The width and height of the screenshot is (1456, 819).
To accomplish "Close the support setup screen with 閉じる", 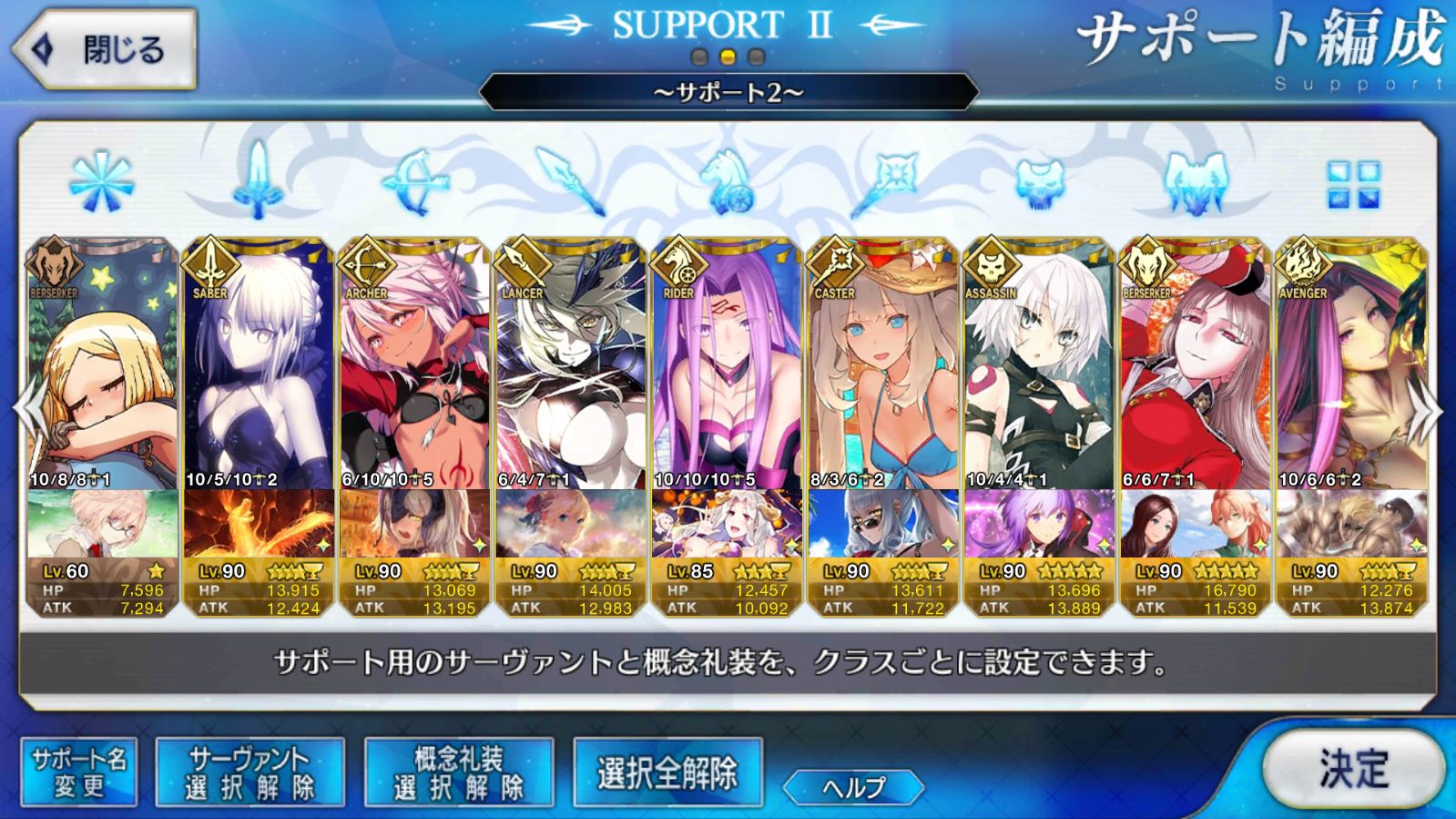I will [x=105, y=49].
